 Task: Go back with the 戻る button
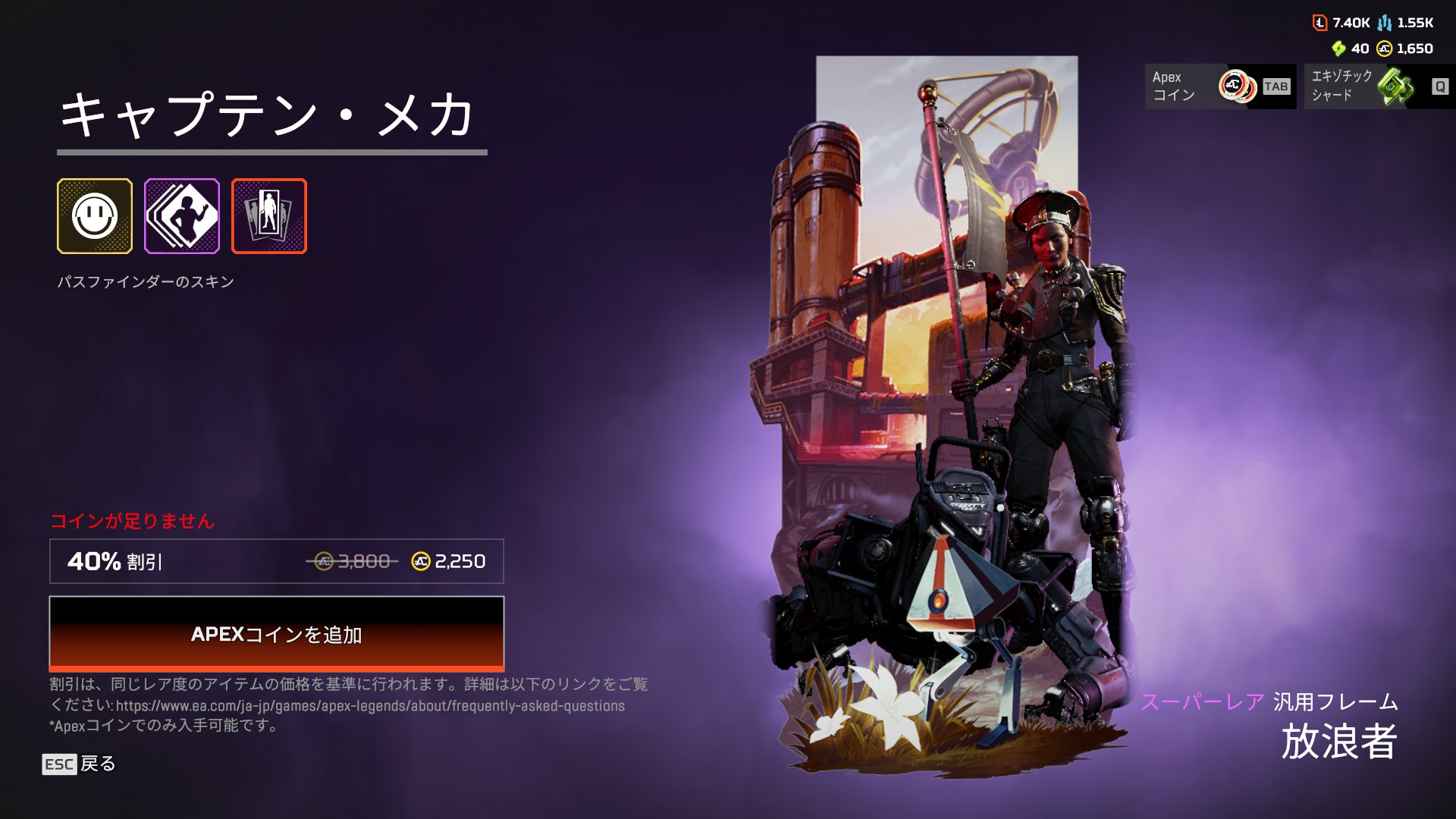[x=80, y=764]
